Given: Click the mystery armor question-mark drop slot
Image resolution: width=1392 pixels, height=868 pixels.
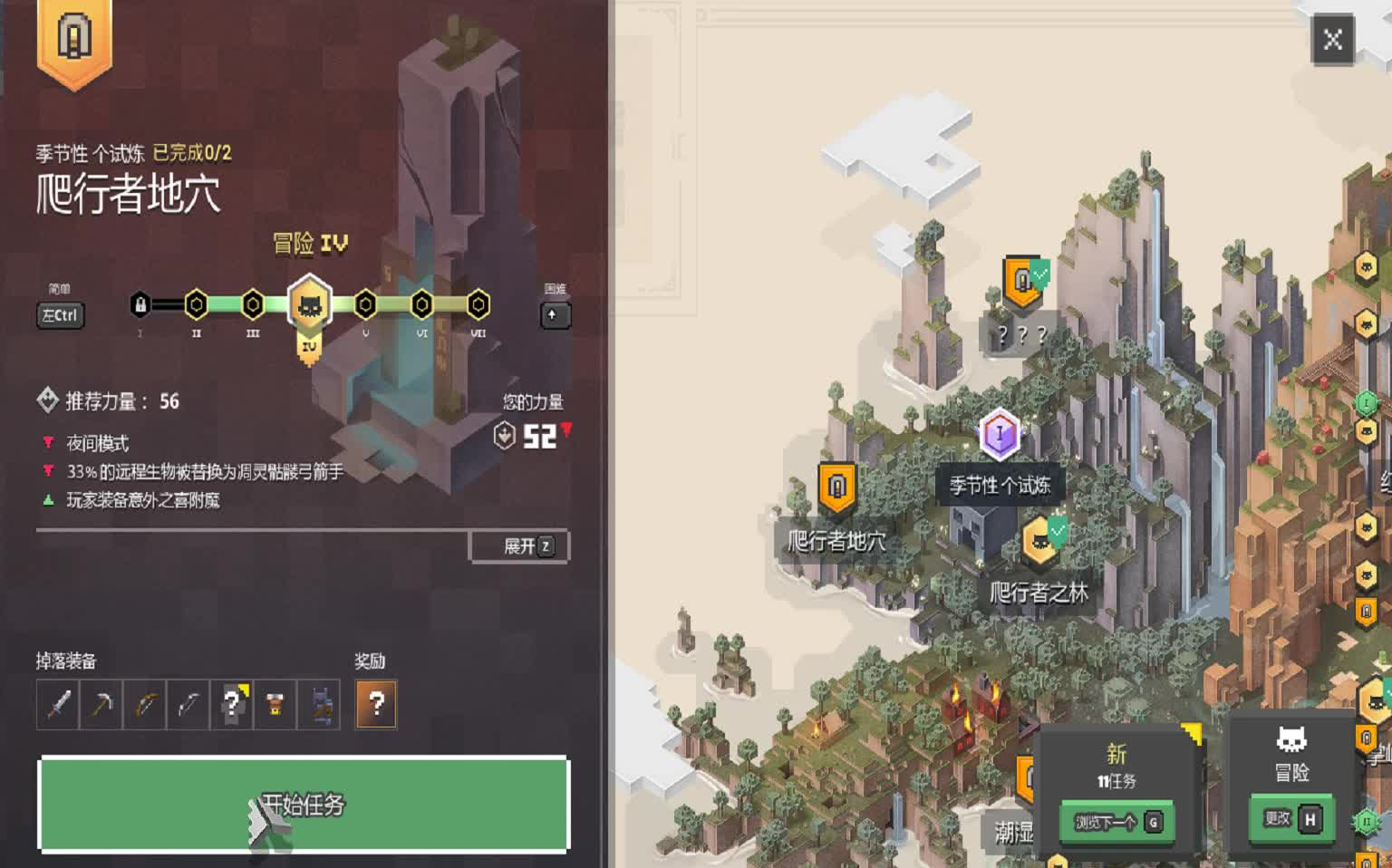Looking at the screenshot, I should point(234,704).
